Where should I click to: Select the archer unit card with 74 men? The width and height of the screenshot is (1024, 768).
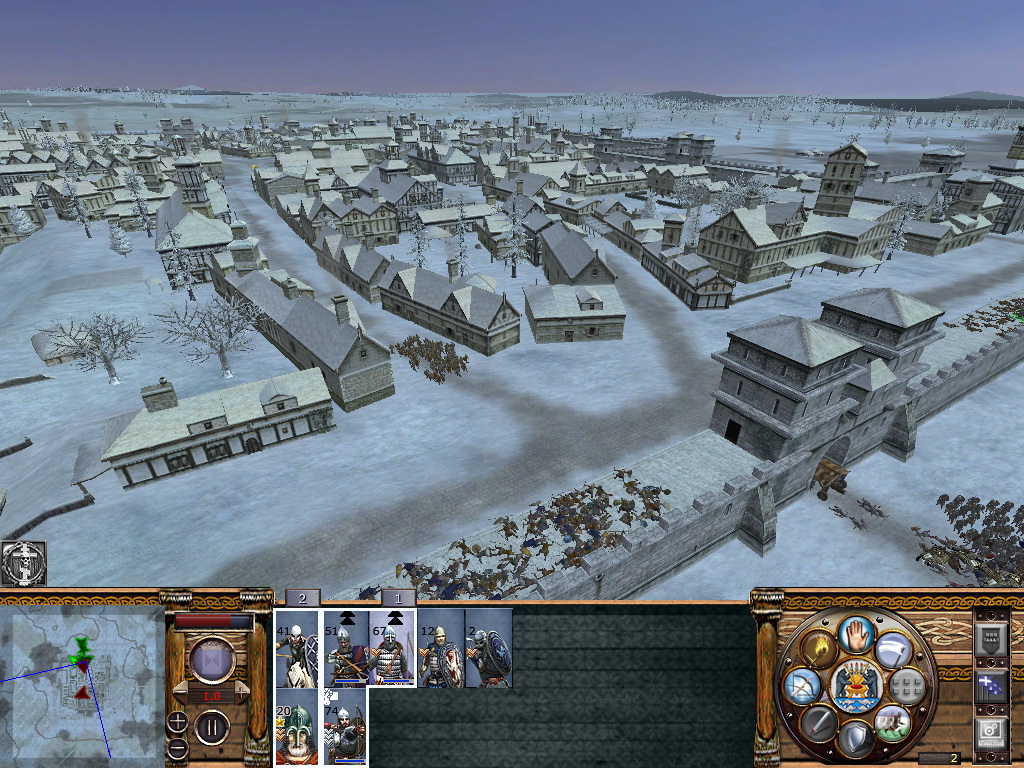tap(345, 728)
